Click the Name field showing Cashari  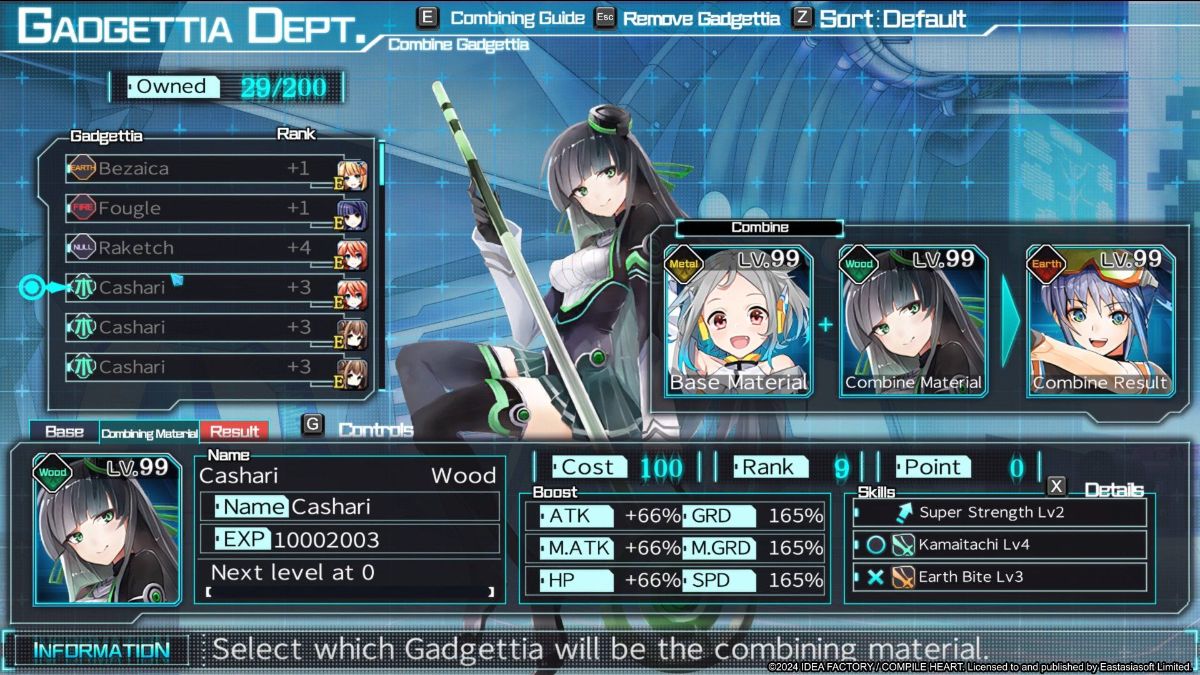[x=349, y=507]
